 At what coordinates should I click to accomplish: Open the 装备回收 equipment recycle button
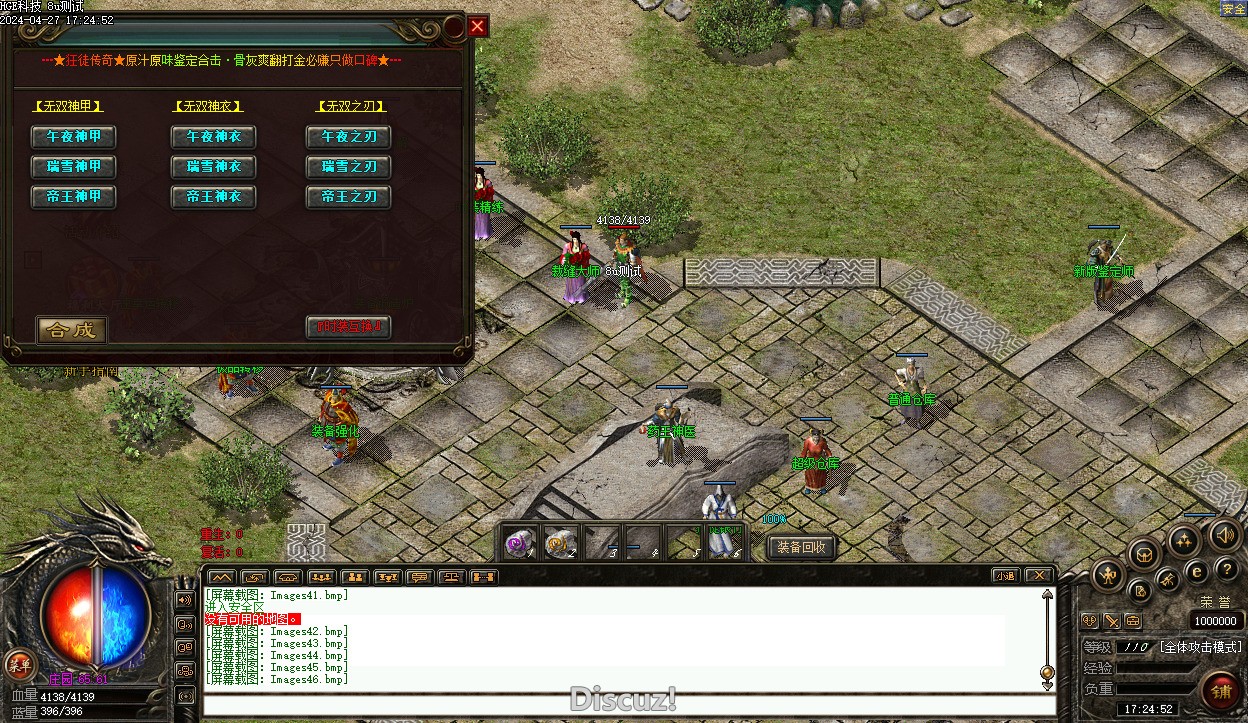(x=801, y=547)
